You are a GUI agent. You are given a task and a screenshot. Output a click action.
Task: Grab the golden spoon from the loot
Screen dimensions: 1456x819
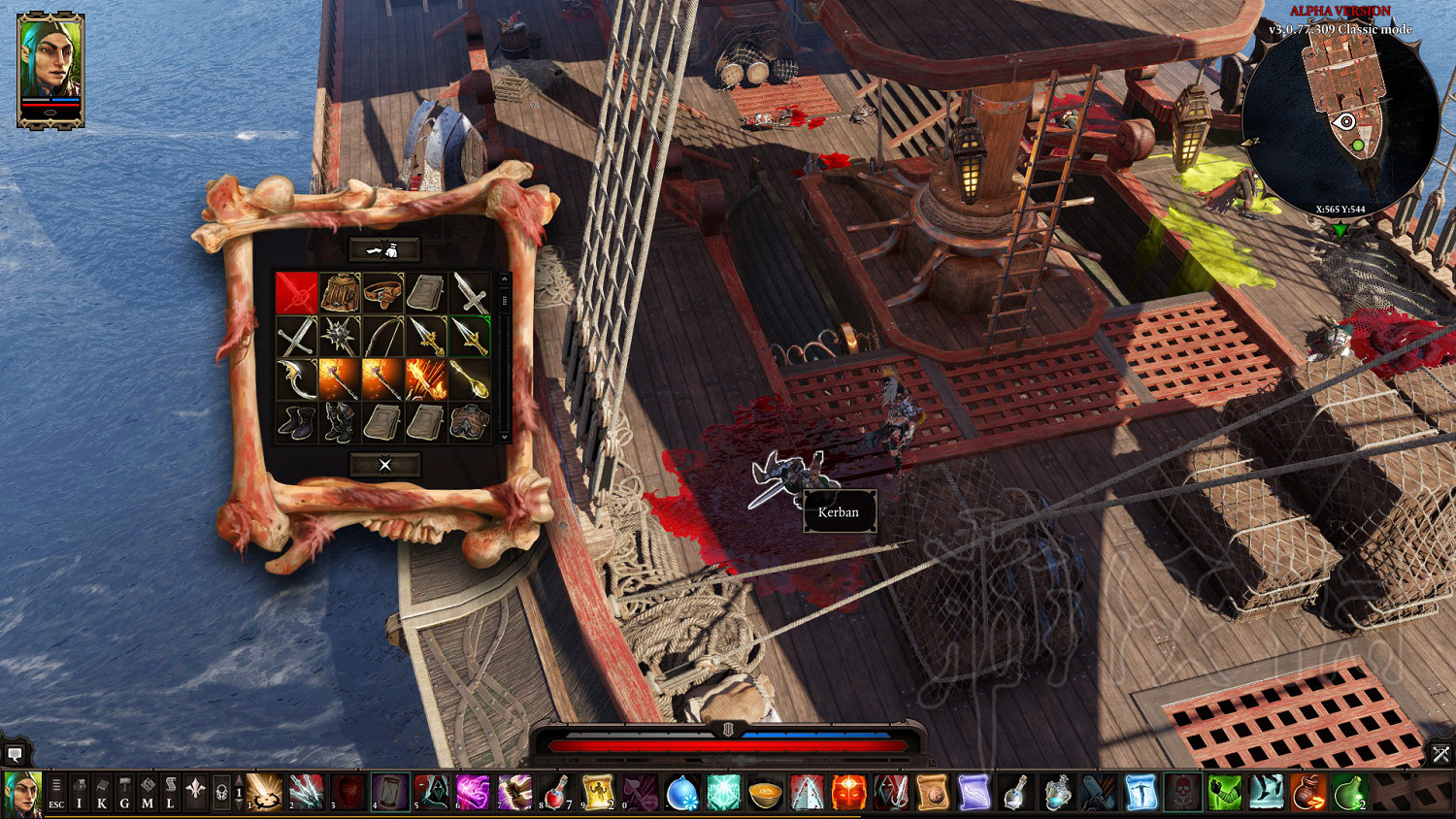469,379
